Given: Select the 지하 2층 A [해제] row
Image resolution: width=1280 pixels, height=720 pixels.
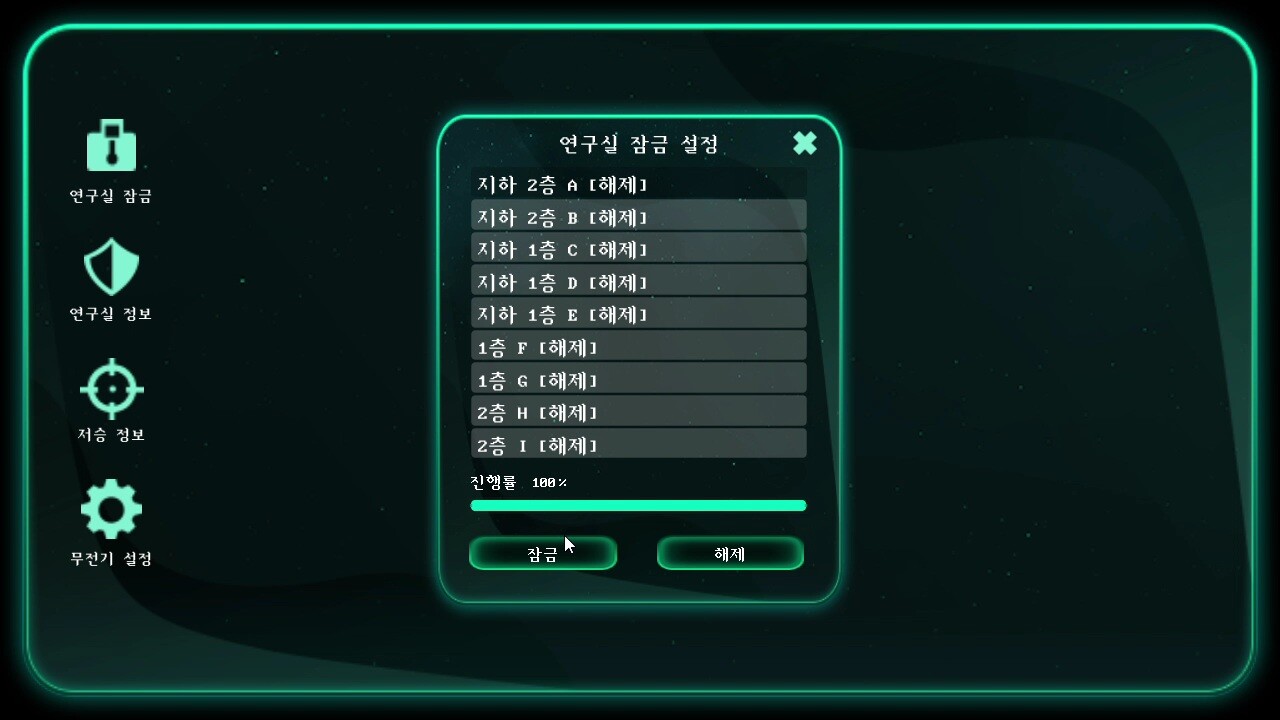Looking at the screenshot, I should click(x=638, y=184).
